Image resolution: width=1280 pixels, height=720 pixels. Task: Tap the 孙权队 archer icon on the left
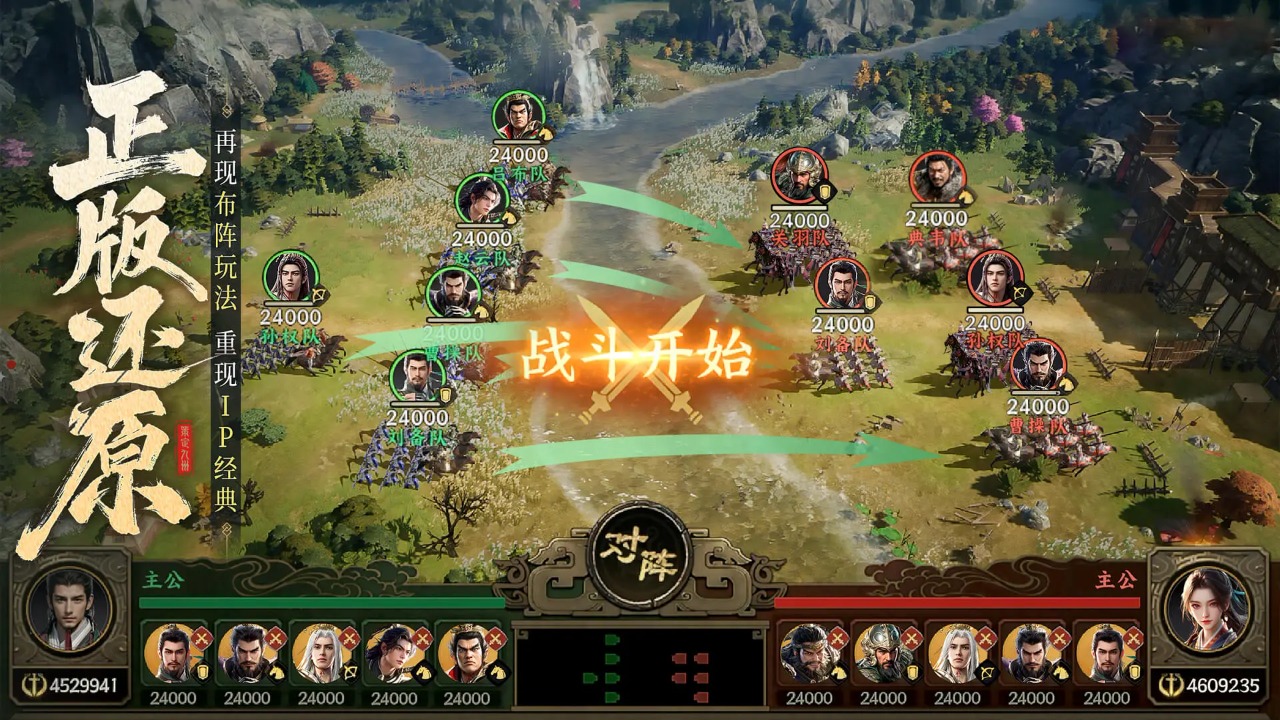point(289,277)
